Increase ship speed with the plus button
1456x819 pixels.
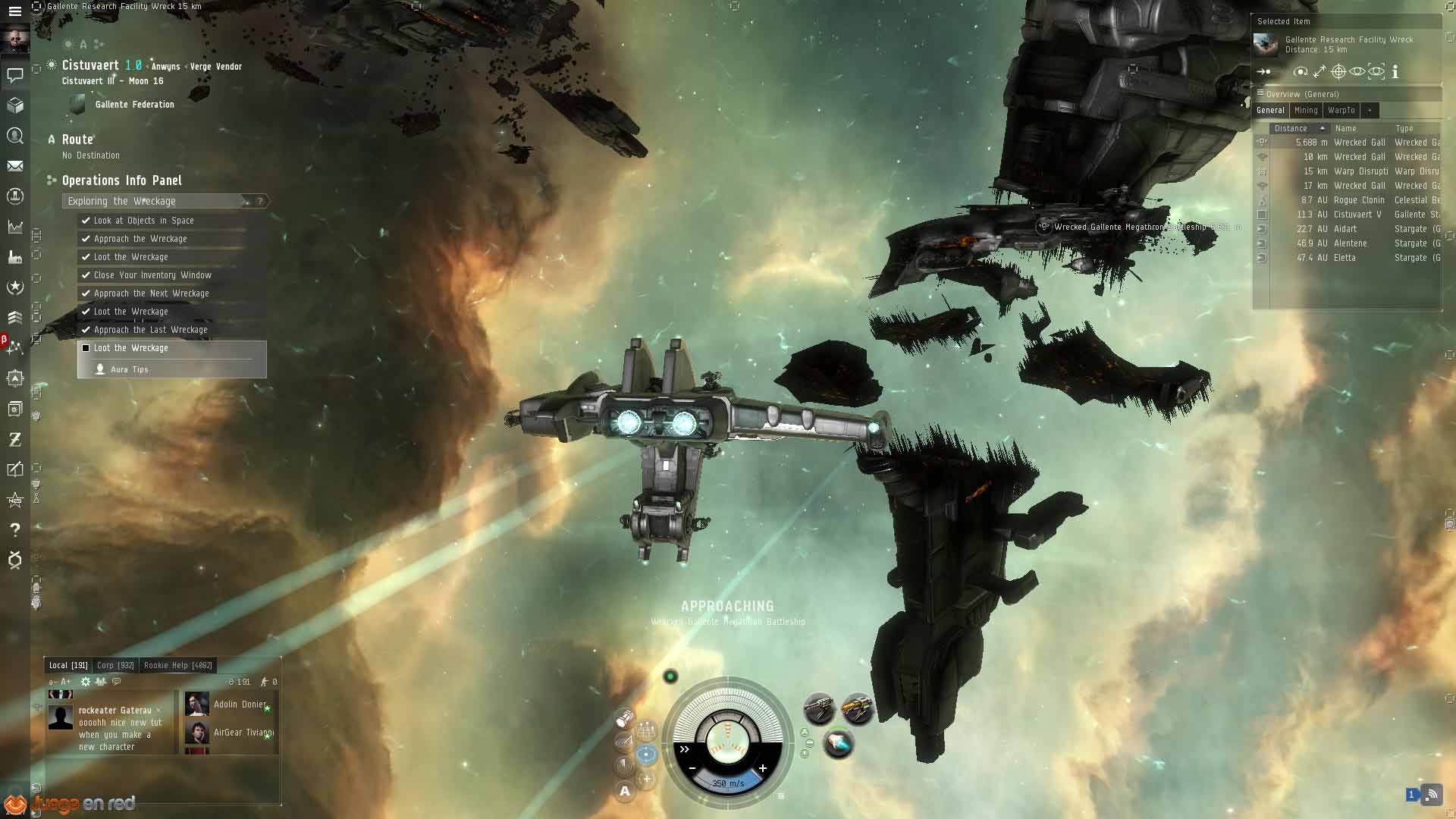tap(763, 768)
